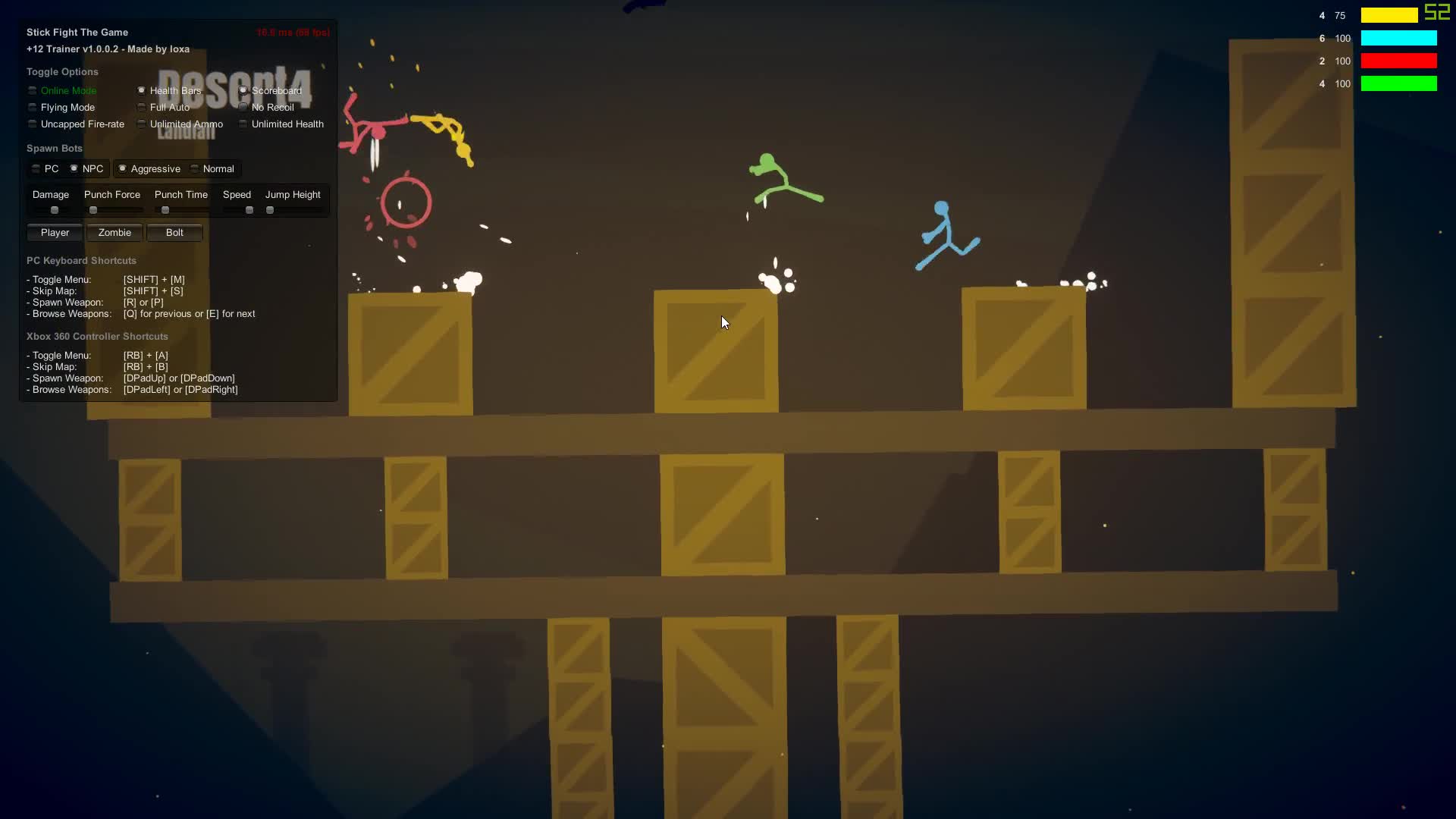This screenshot has height=819, width=1456.
Task: Turn on Unlimited Ammo
Action: (x=141, y=124)
